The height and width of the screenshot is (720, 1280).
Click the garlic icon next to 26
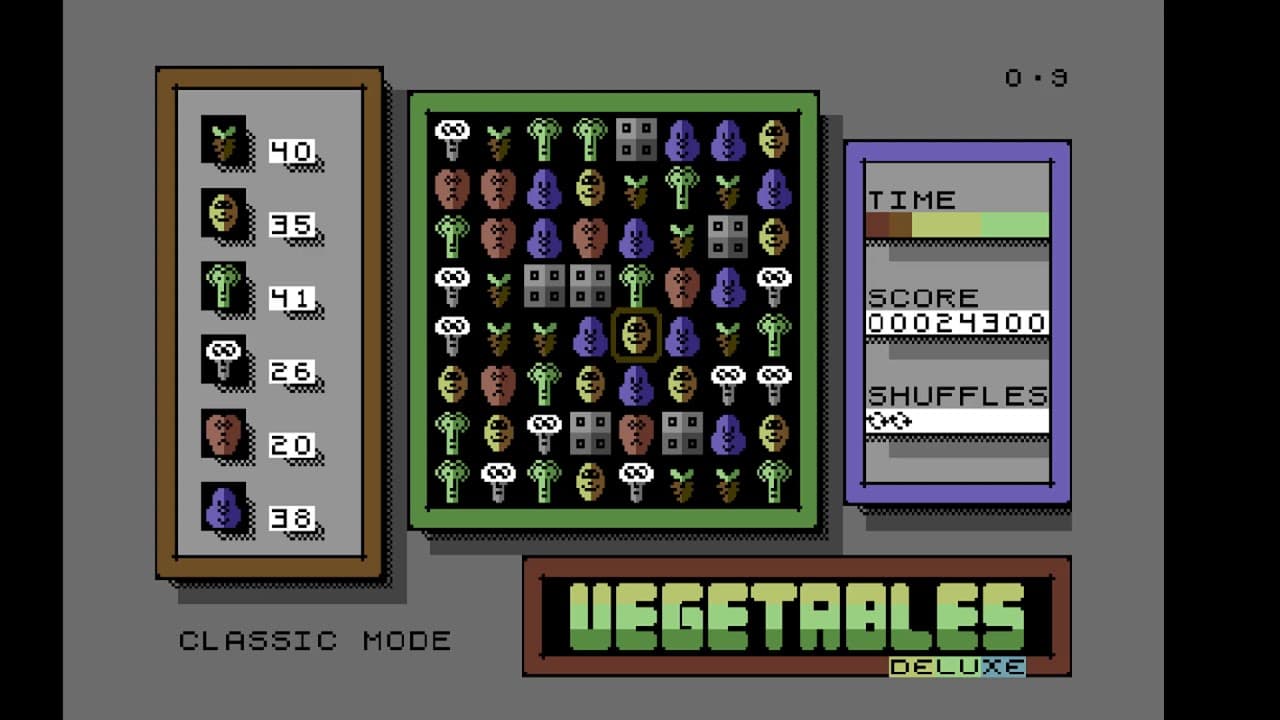click(225, 361)
